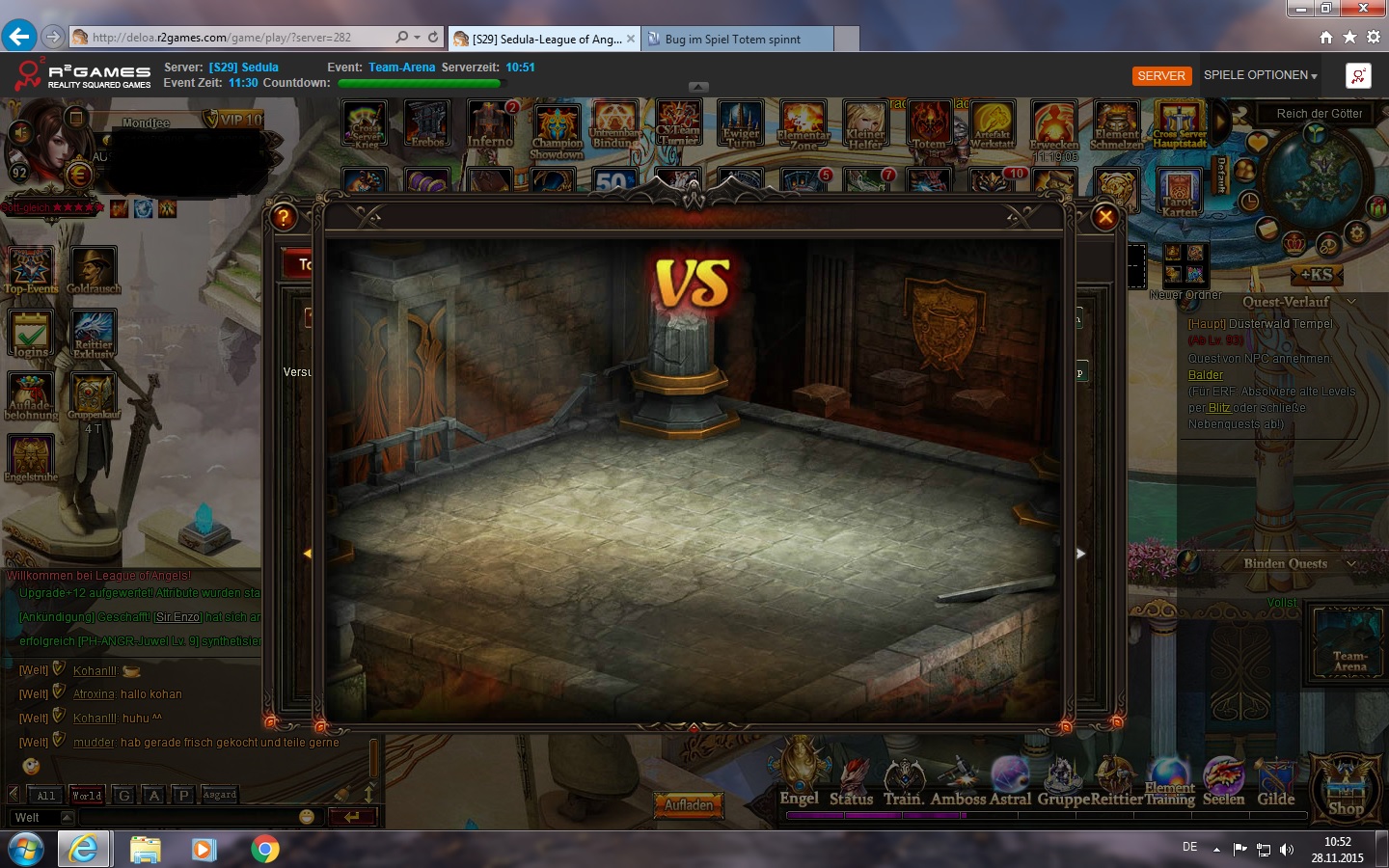Open the Logins reward icon

[x=30, y=334]
